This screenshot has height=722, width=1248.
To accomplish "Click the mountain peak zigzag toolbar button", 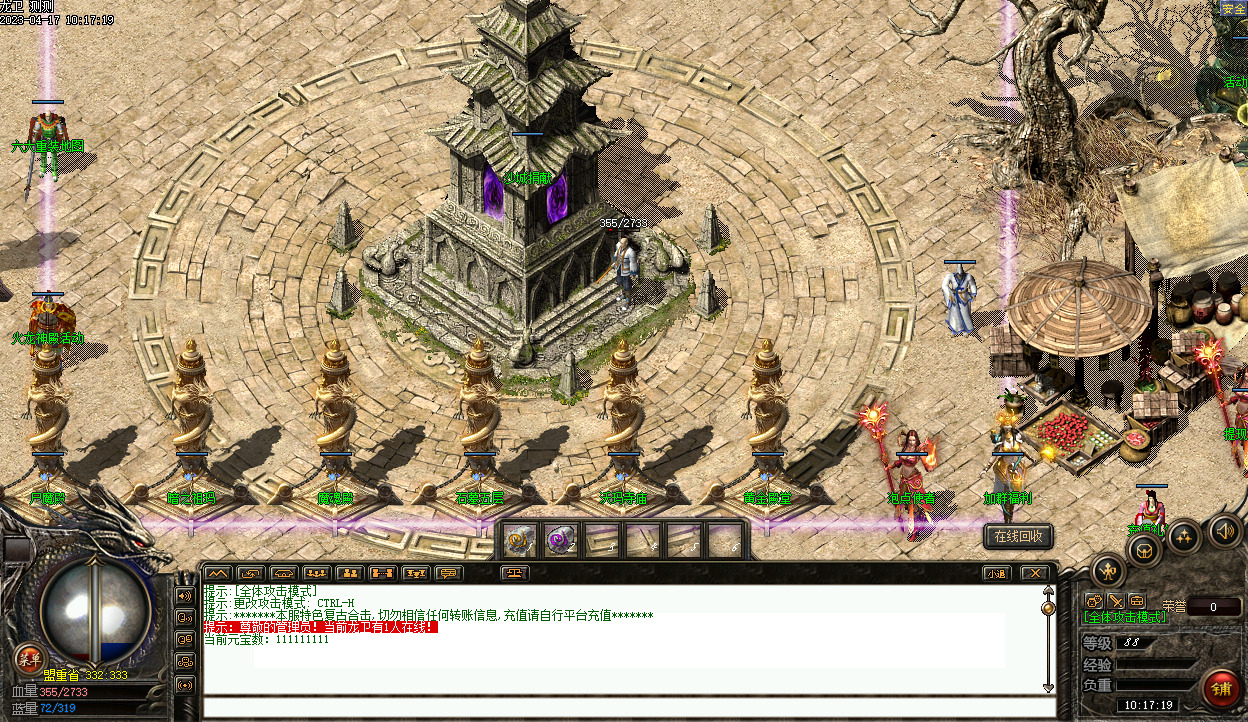I will [x=217, y=573].
